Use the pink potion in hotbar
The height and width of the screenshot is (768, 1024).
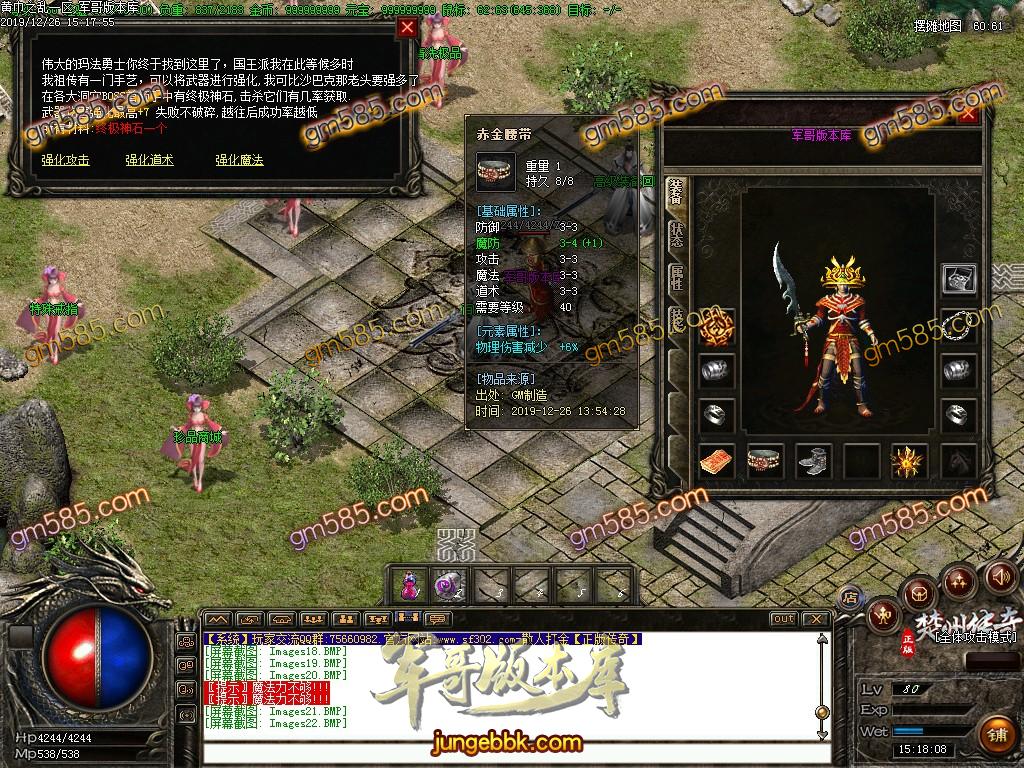(x=408, y=585)
